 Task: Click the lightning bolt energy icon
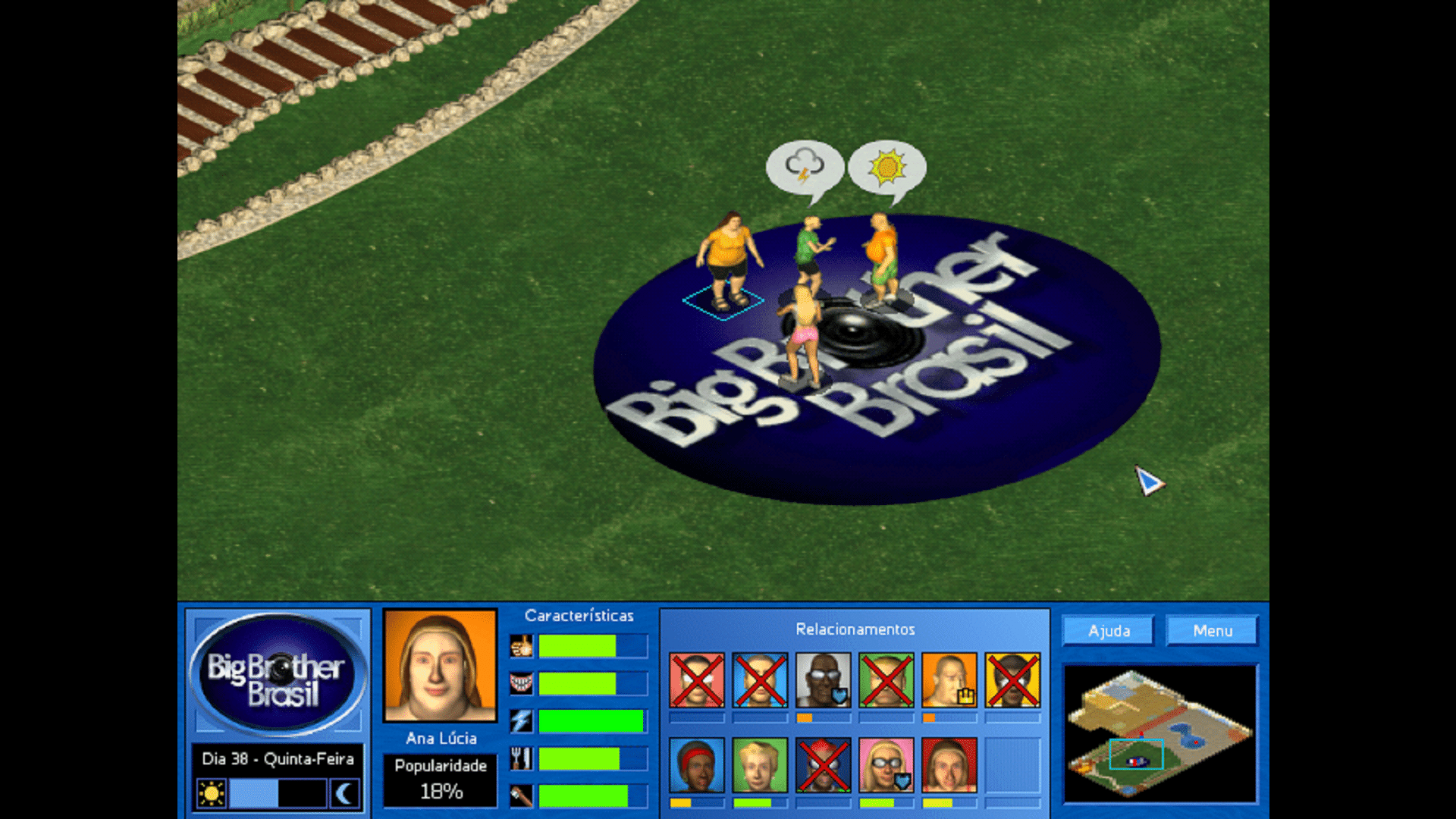521,720
